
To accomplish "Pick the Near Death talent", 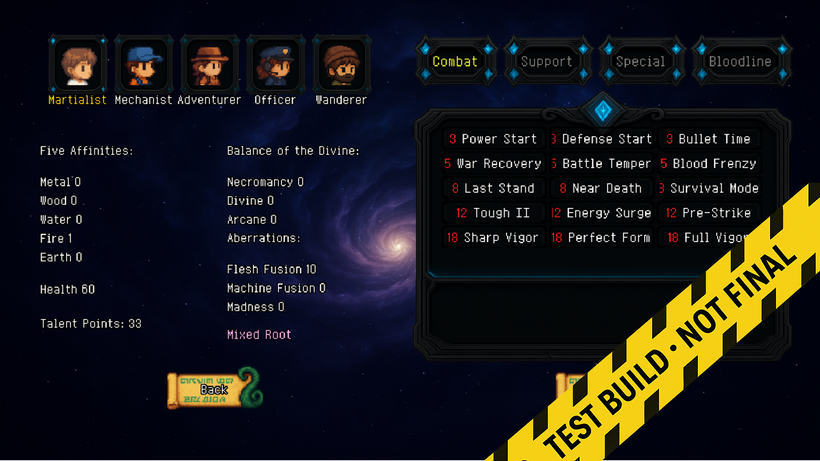I will tap(600, 188).
